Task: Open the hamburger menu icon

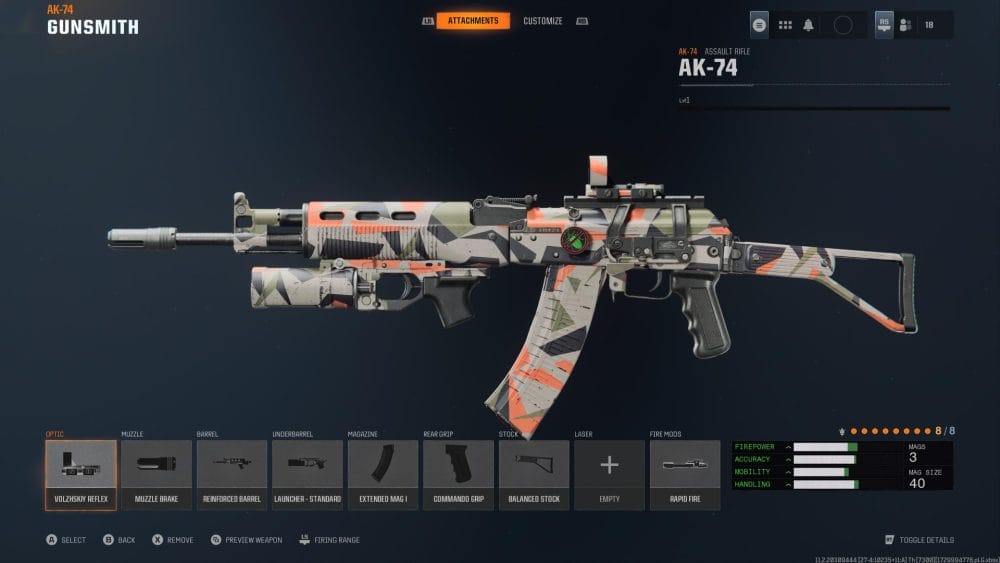Action: [x=760, y=25]
